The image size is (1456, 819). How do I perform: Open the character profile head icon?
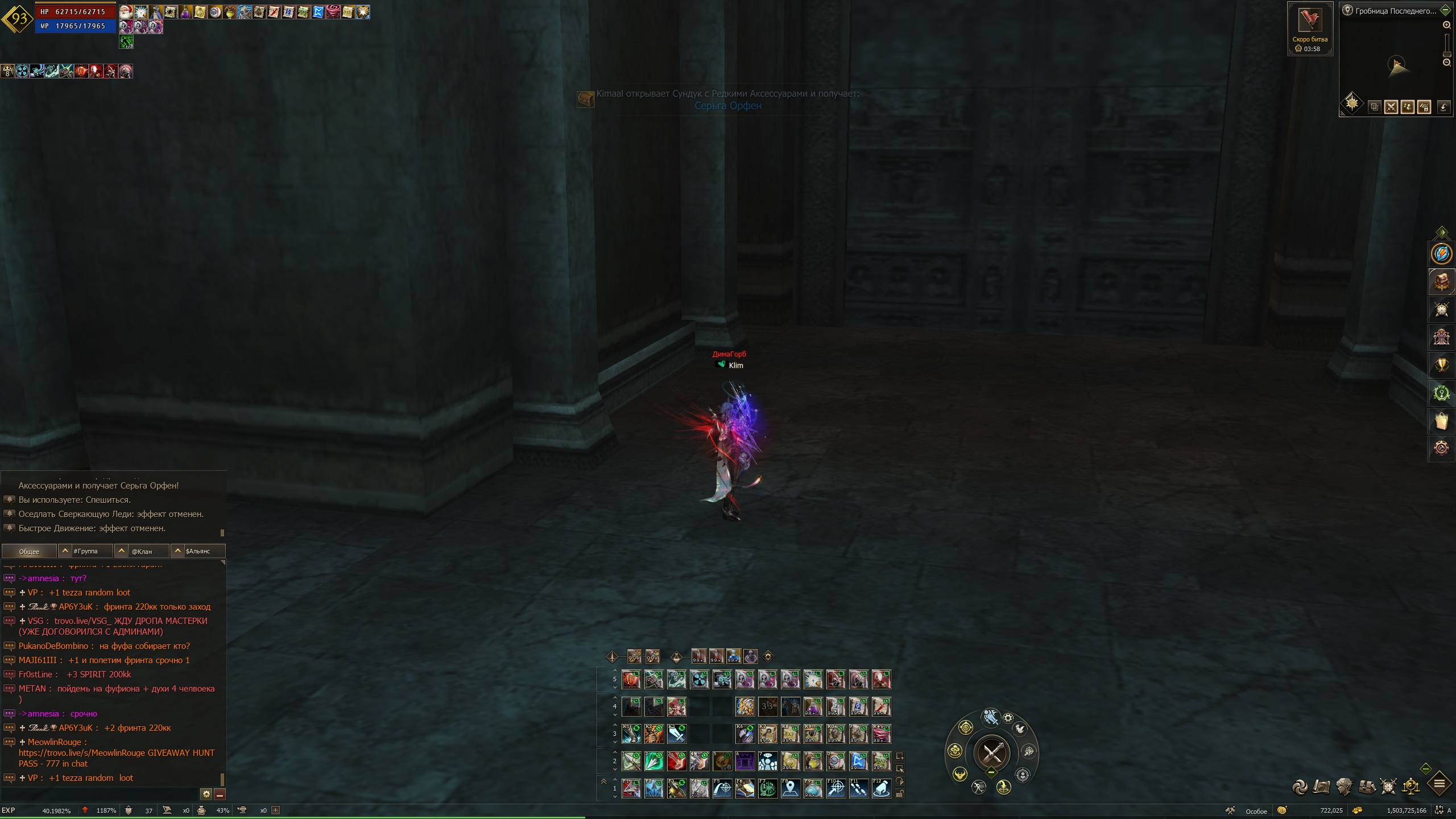1345,787
